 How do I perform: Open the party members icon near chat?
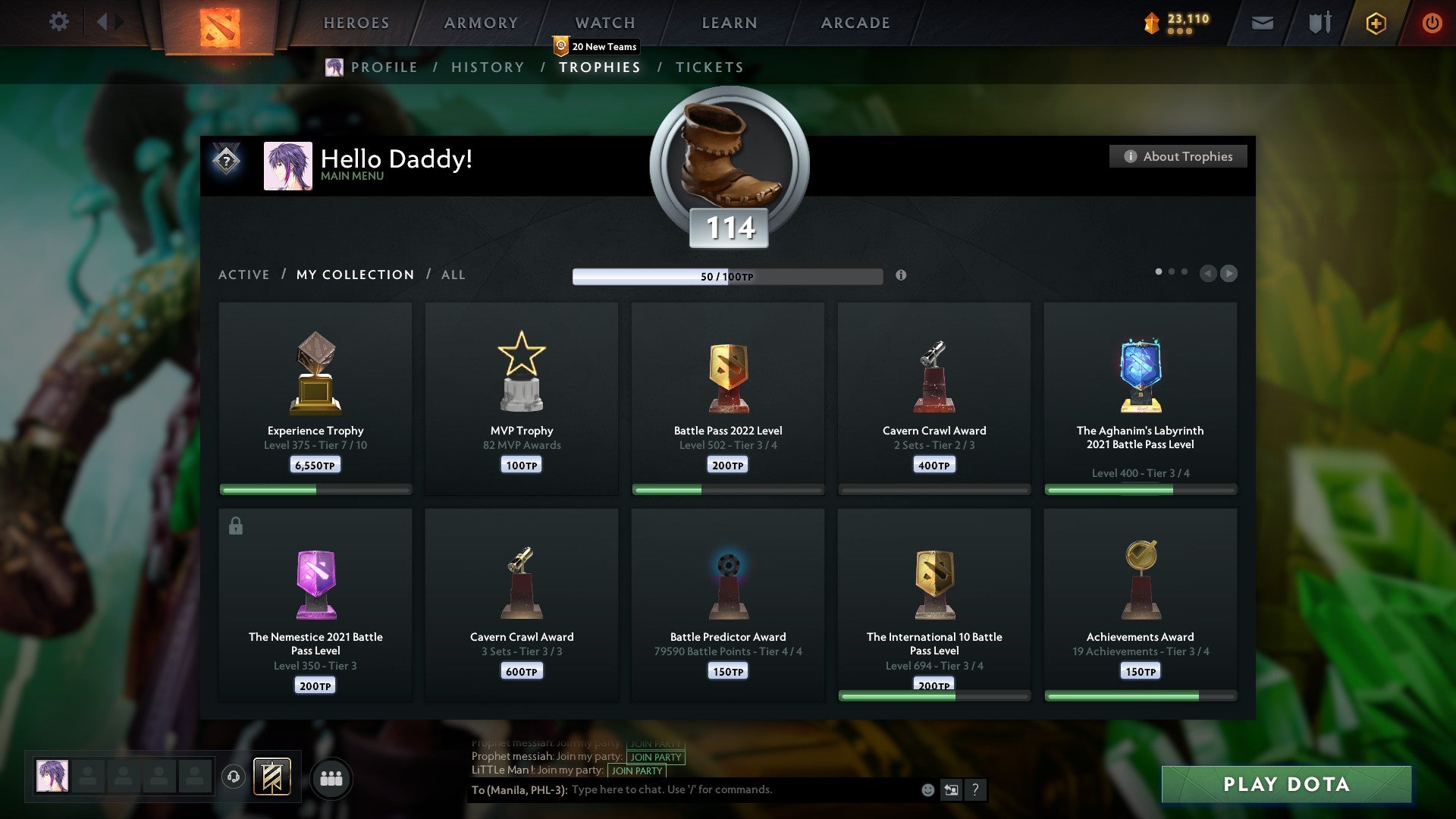tap(331, 777)
